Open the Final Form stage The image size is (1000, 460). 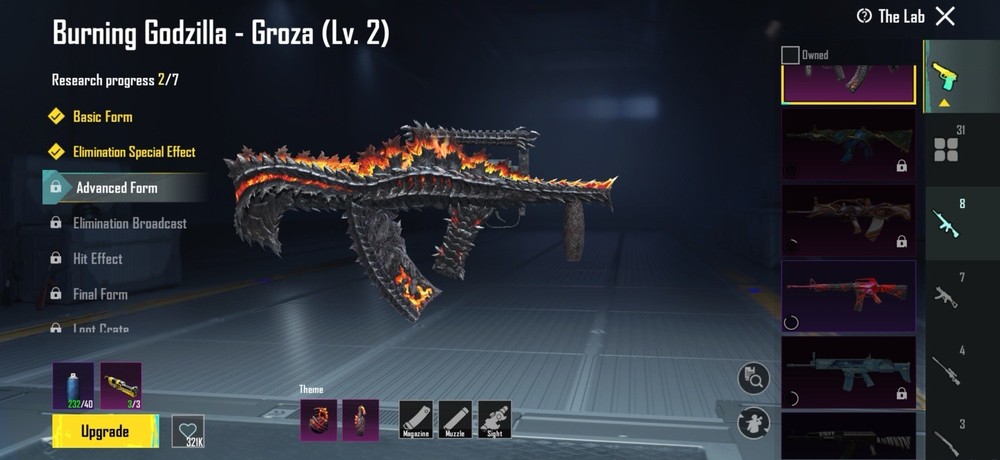[100, 294]
